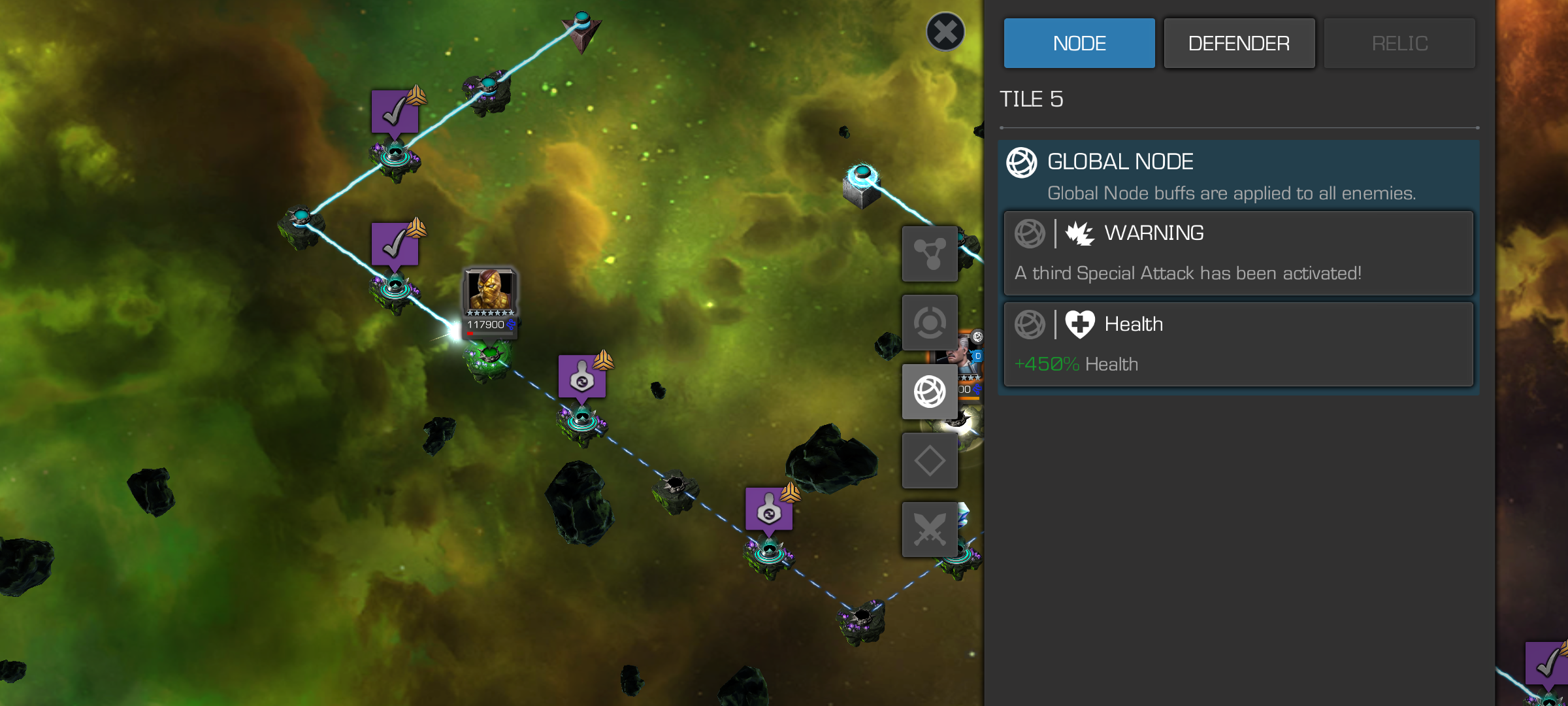Select the NODE tab
The image size is (1568, 706).
1079,43
